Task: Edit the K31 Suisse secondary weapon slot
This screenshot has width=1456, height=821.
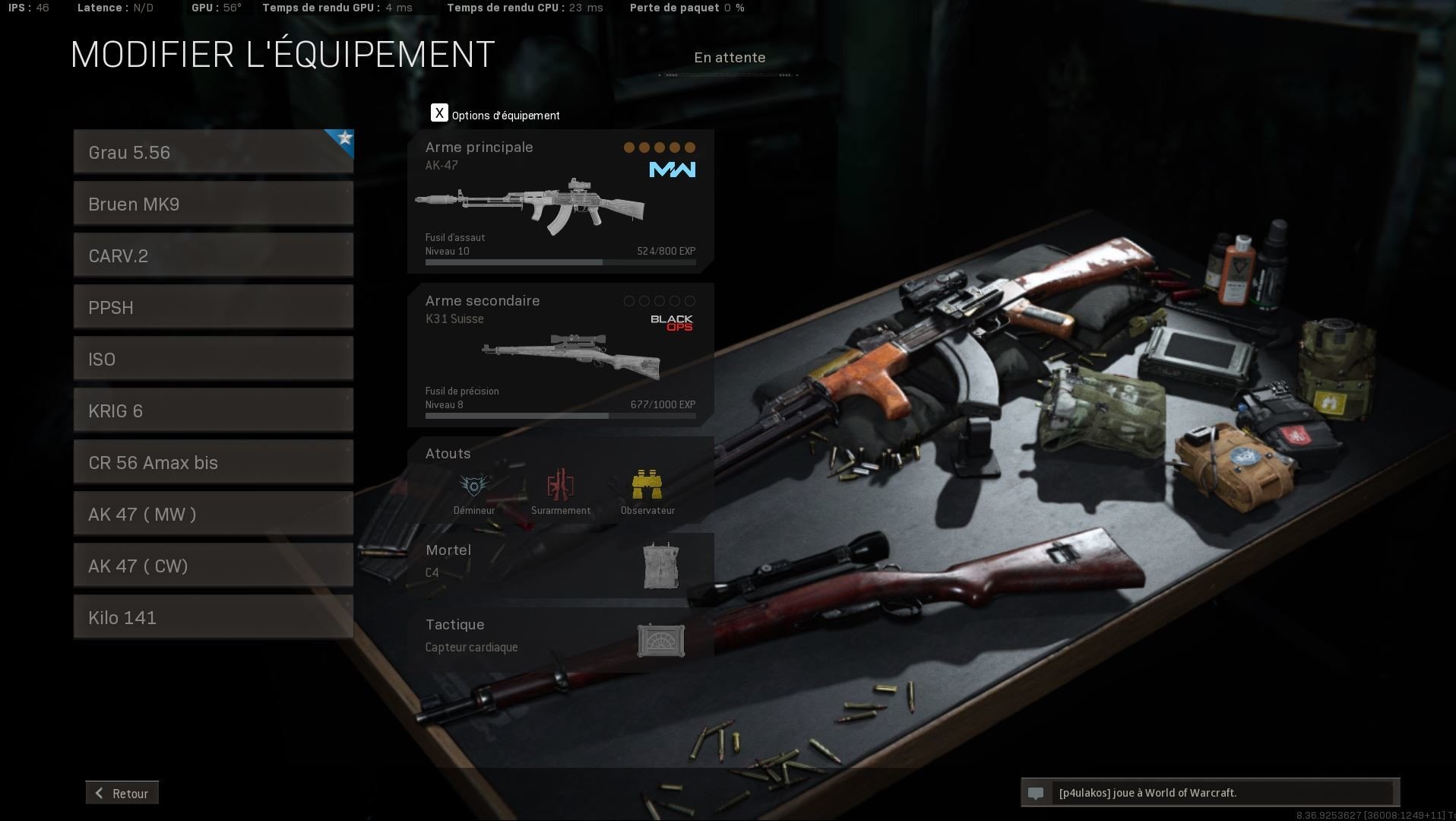Action: click(x=560, y=355)
